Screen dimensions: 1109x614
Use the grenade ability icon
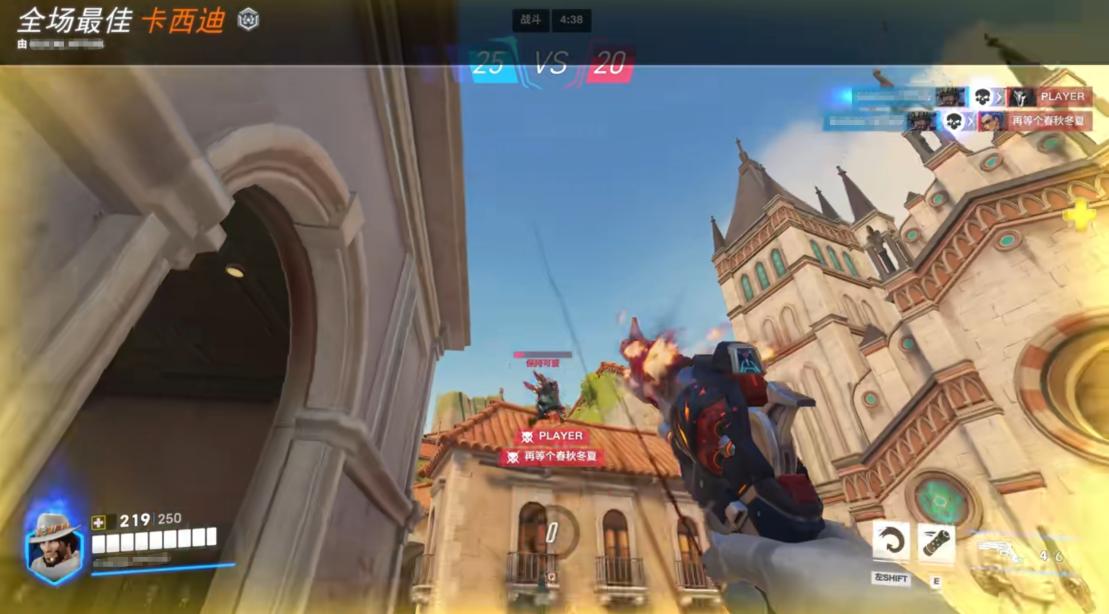(936, 543)
